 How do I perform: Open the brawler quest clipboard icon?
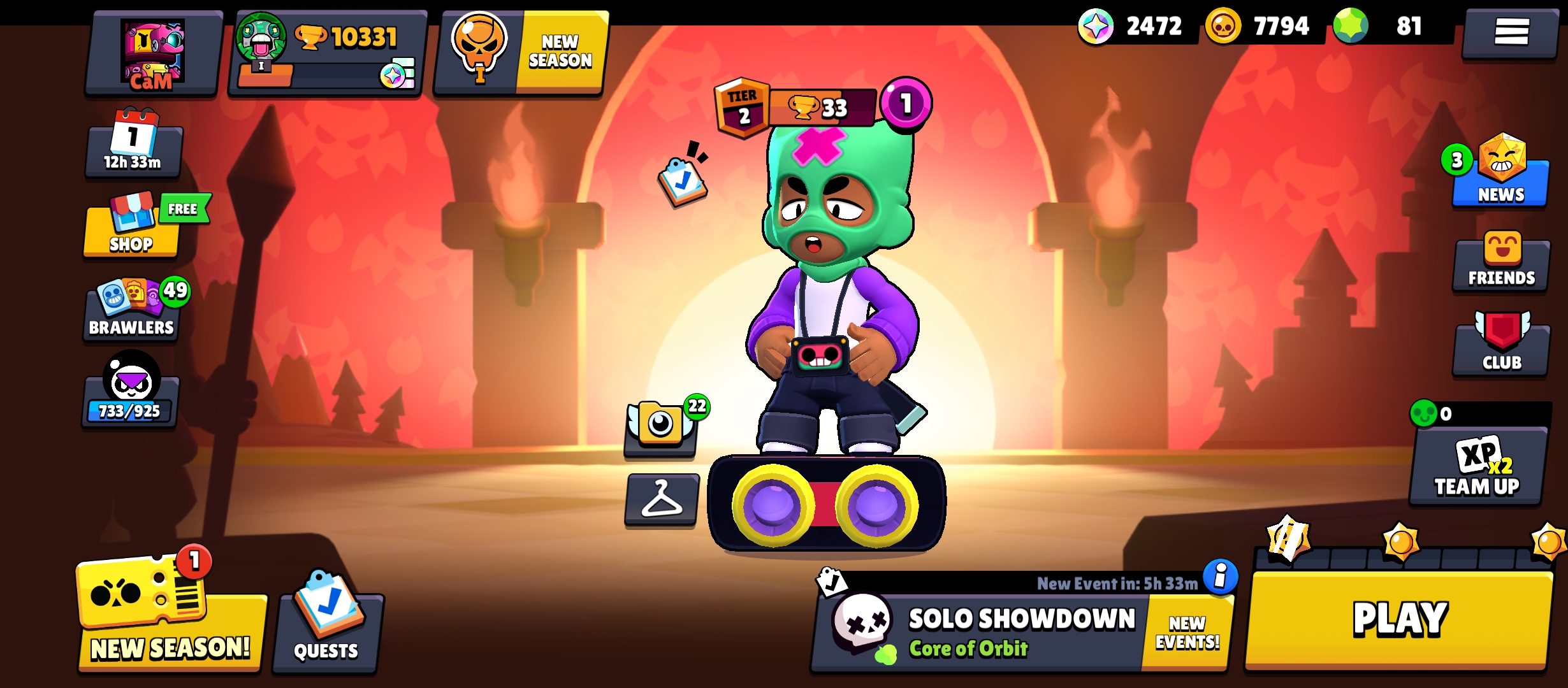coord(682,181)
